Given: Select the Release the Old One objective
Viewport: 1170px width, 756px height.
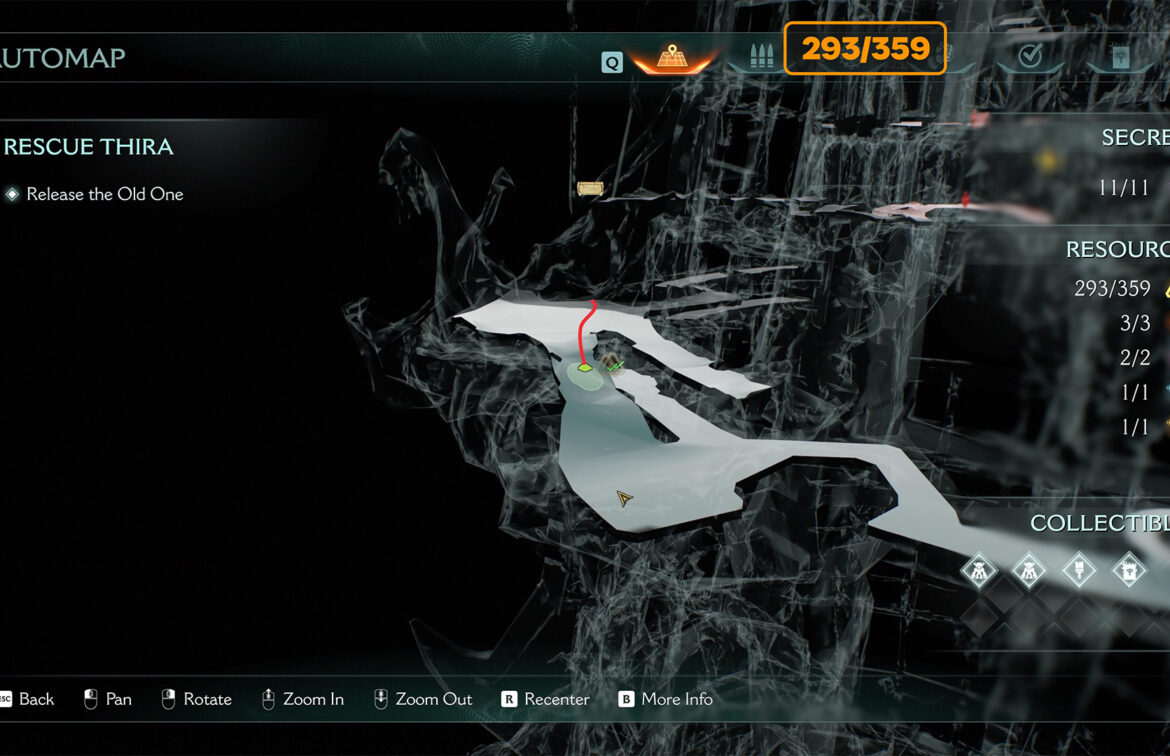Looking at the screenshot, I should [x=104, y=194].
